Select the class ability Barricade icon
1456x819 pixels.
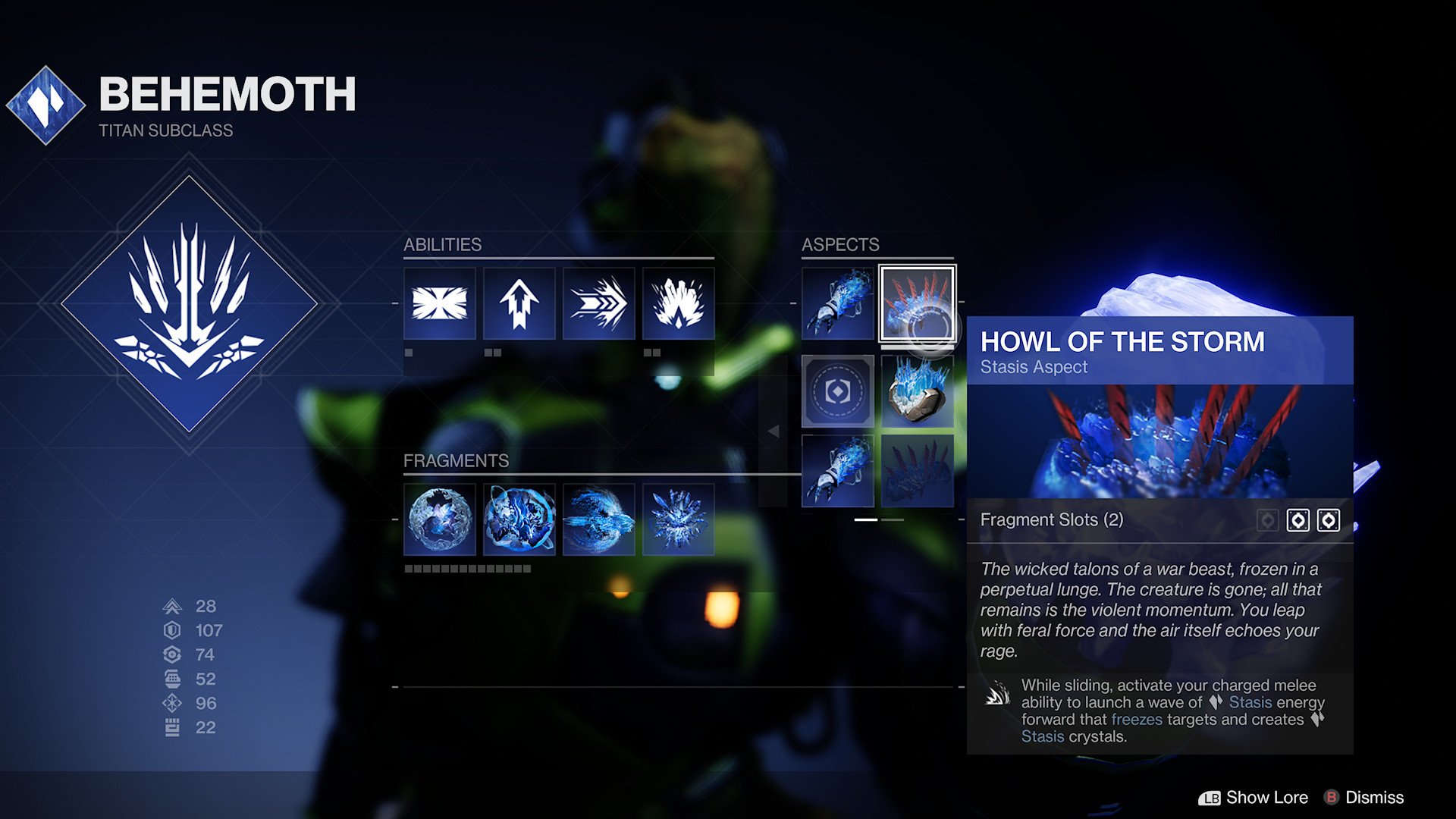pos(438,304)
